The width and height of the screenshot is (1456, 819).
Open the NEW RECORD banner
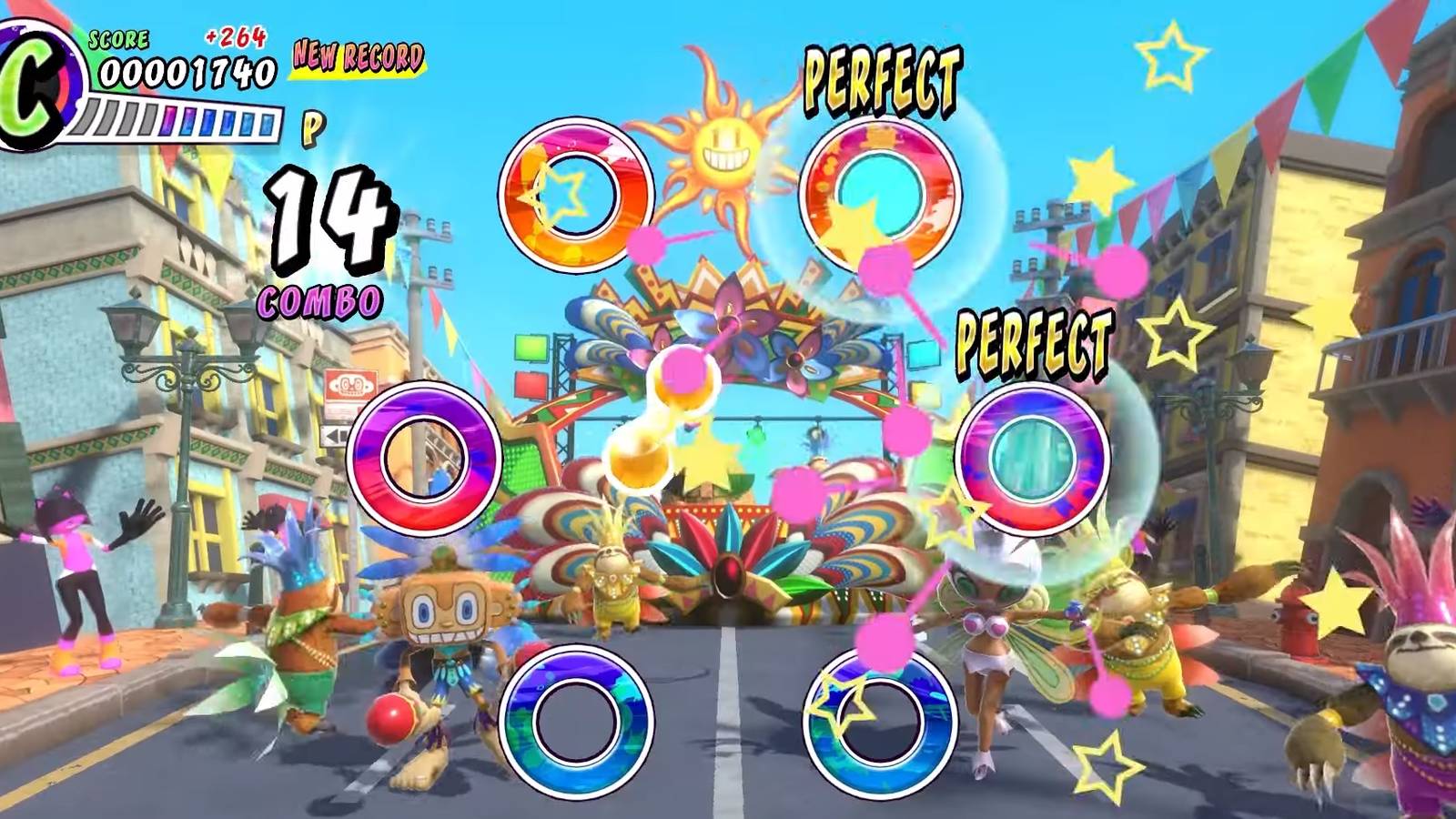coord(357,56)
